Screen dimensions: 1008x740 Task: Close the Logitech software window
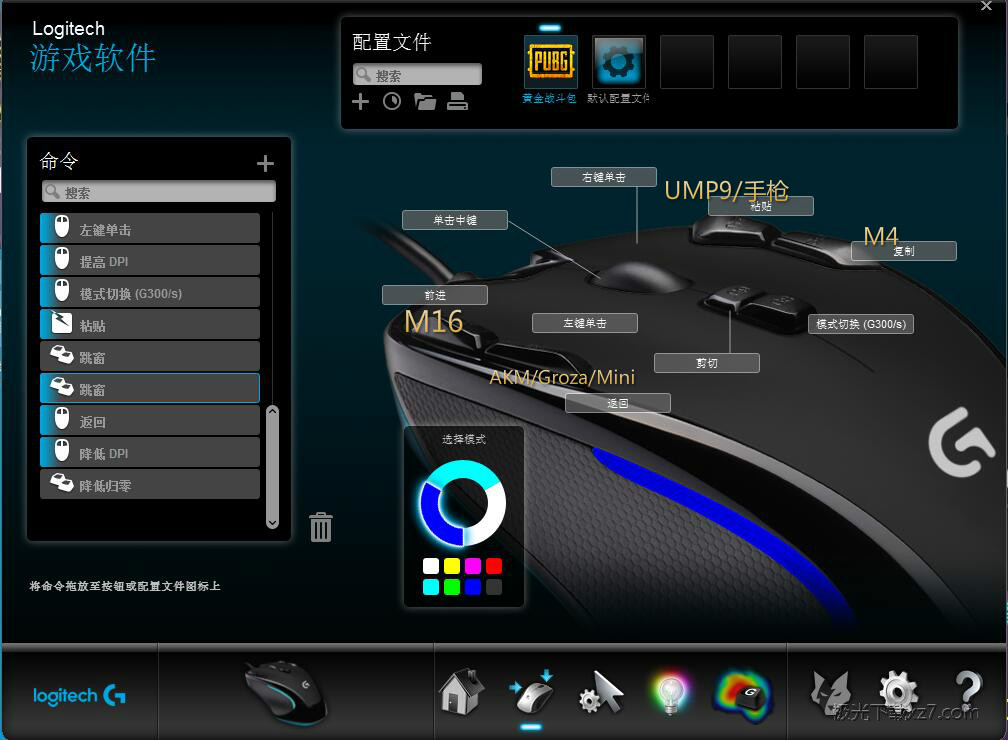[x=988, y=6]
